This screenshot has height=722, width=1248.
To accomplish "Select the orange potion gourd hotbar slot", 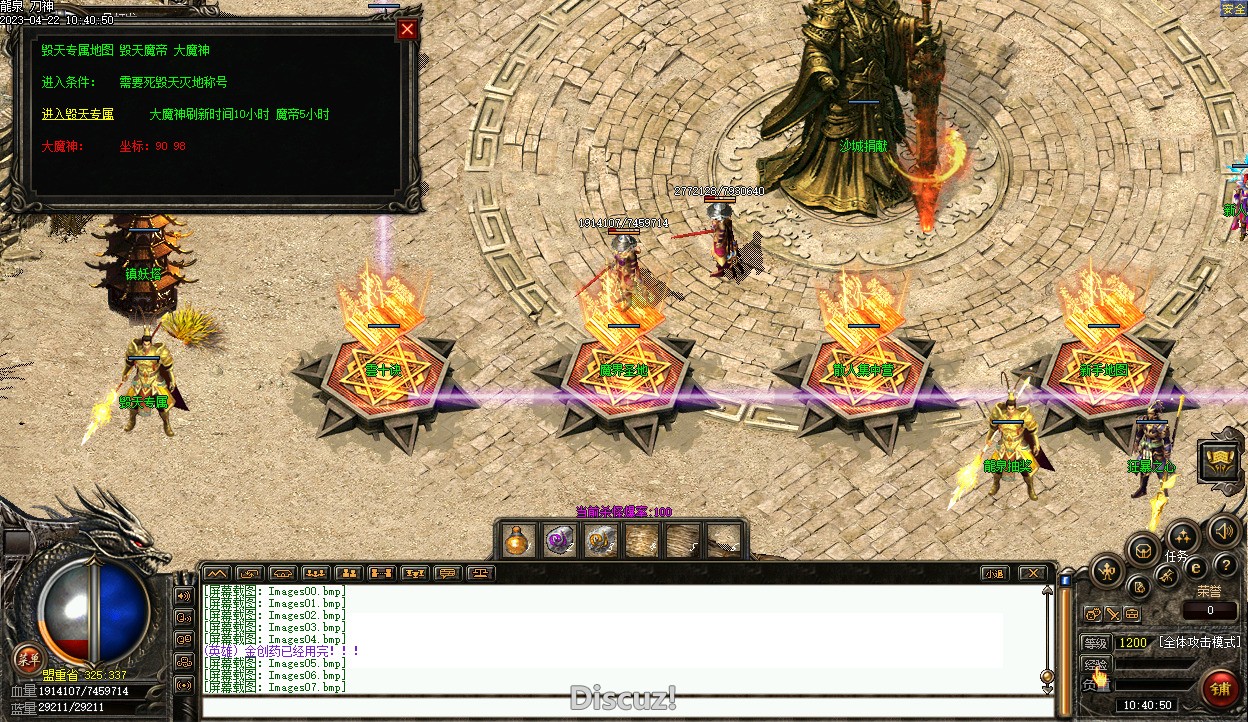I will pyautogui.click(x=517, y=540).
